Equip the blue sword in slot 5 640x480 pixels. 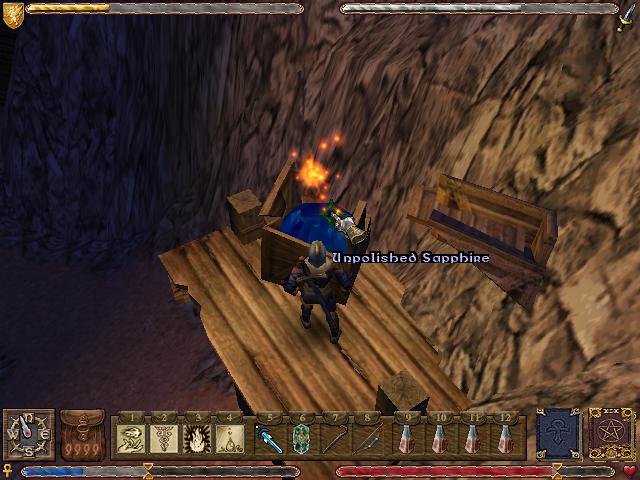[268, 437]
